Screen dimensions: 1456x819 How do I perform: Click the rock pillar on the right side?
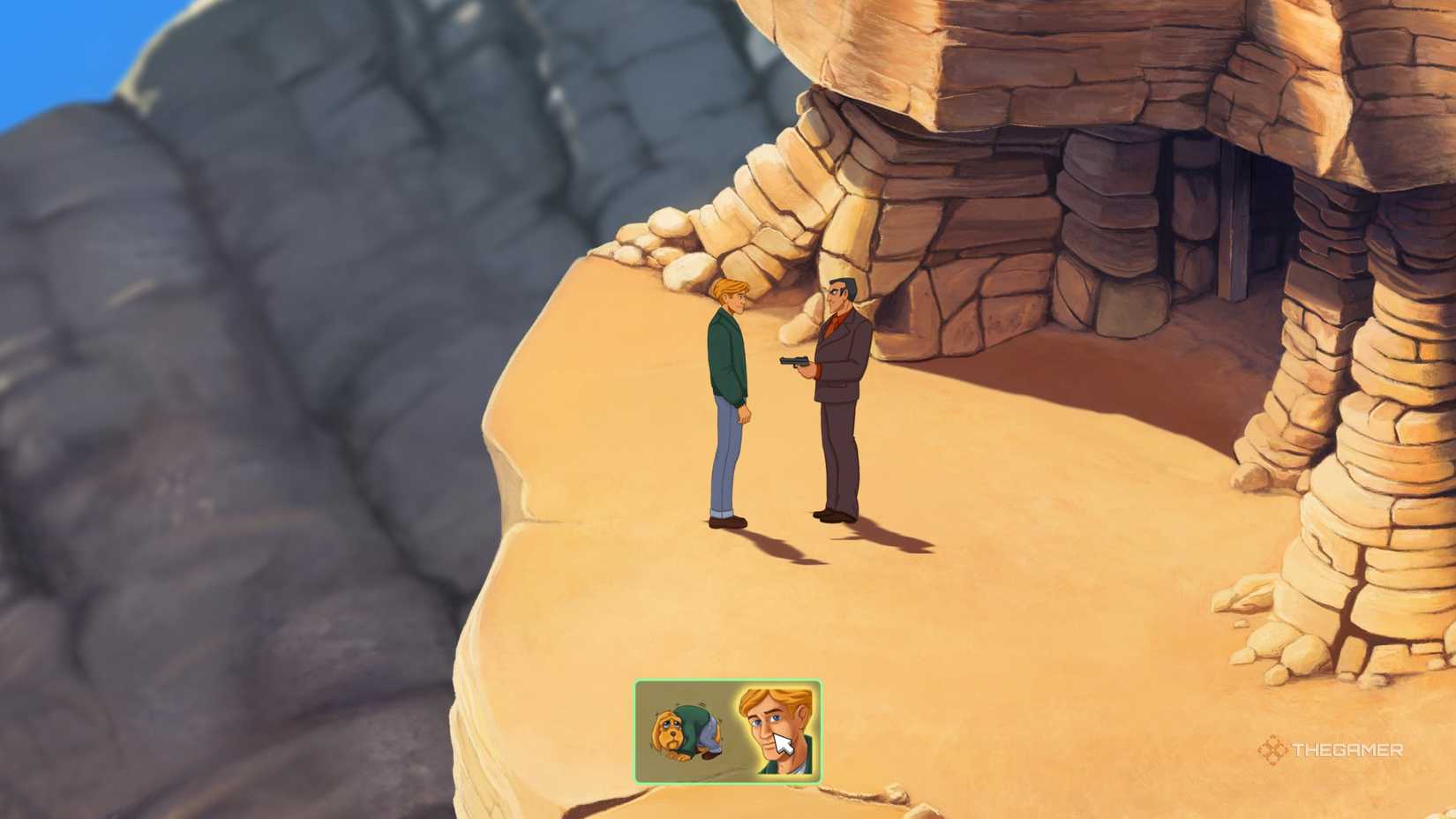point(1350,397)
